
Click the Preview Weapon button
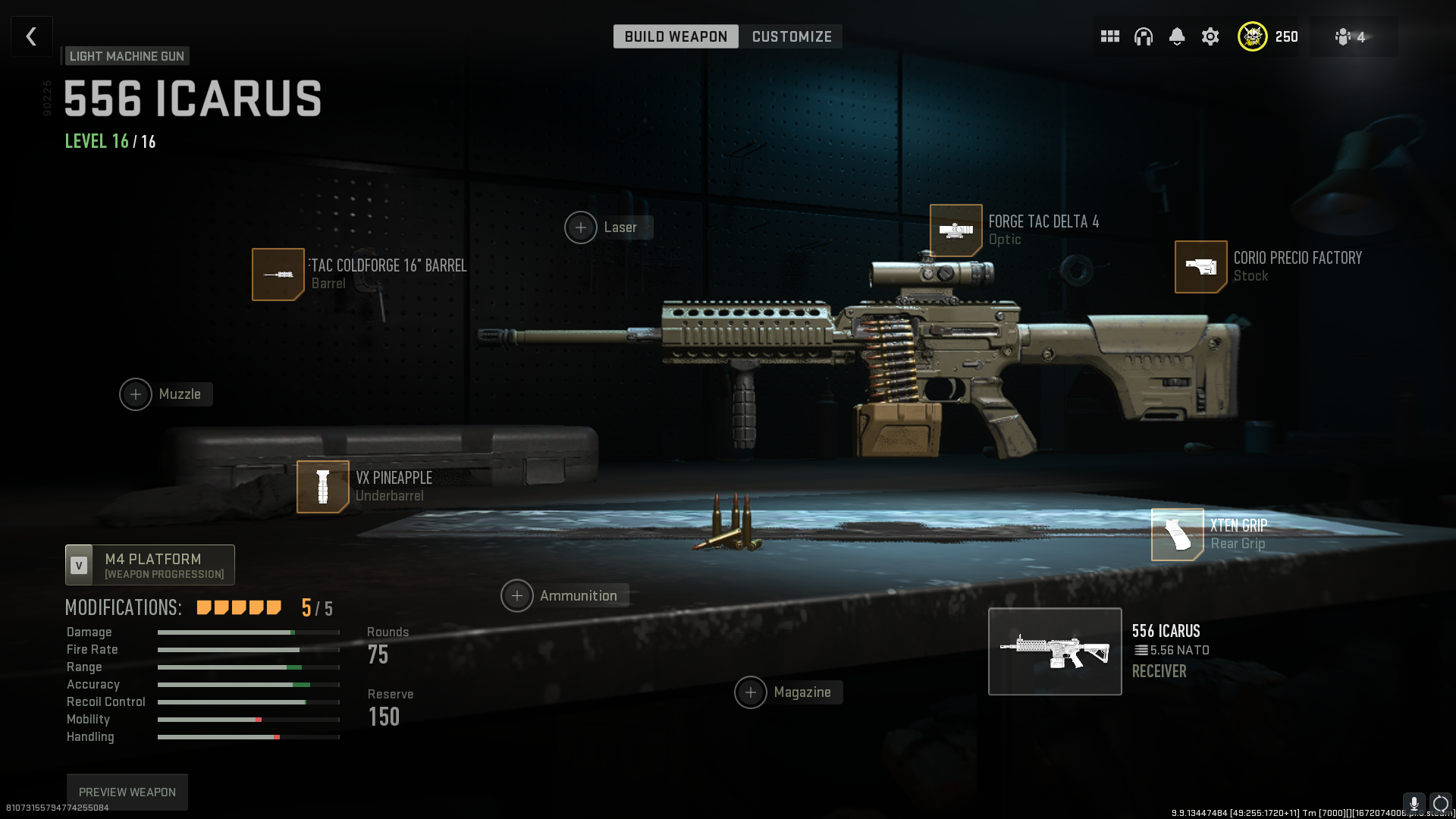[127, 792]
